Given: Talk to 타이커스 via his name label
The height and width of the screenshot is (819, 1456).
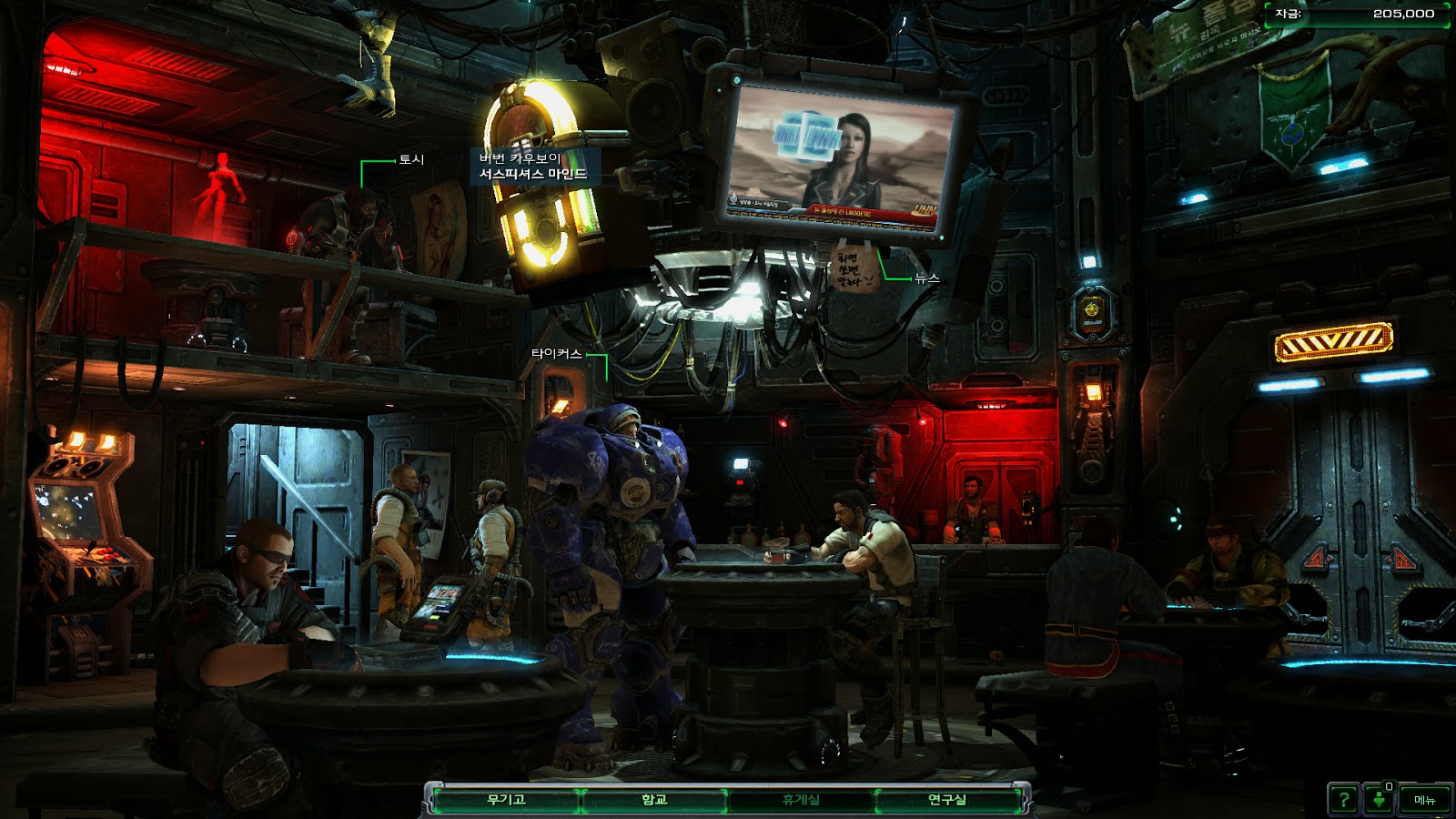Looking at the screenshot, I should point(556,353).
